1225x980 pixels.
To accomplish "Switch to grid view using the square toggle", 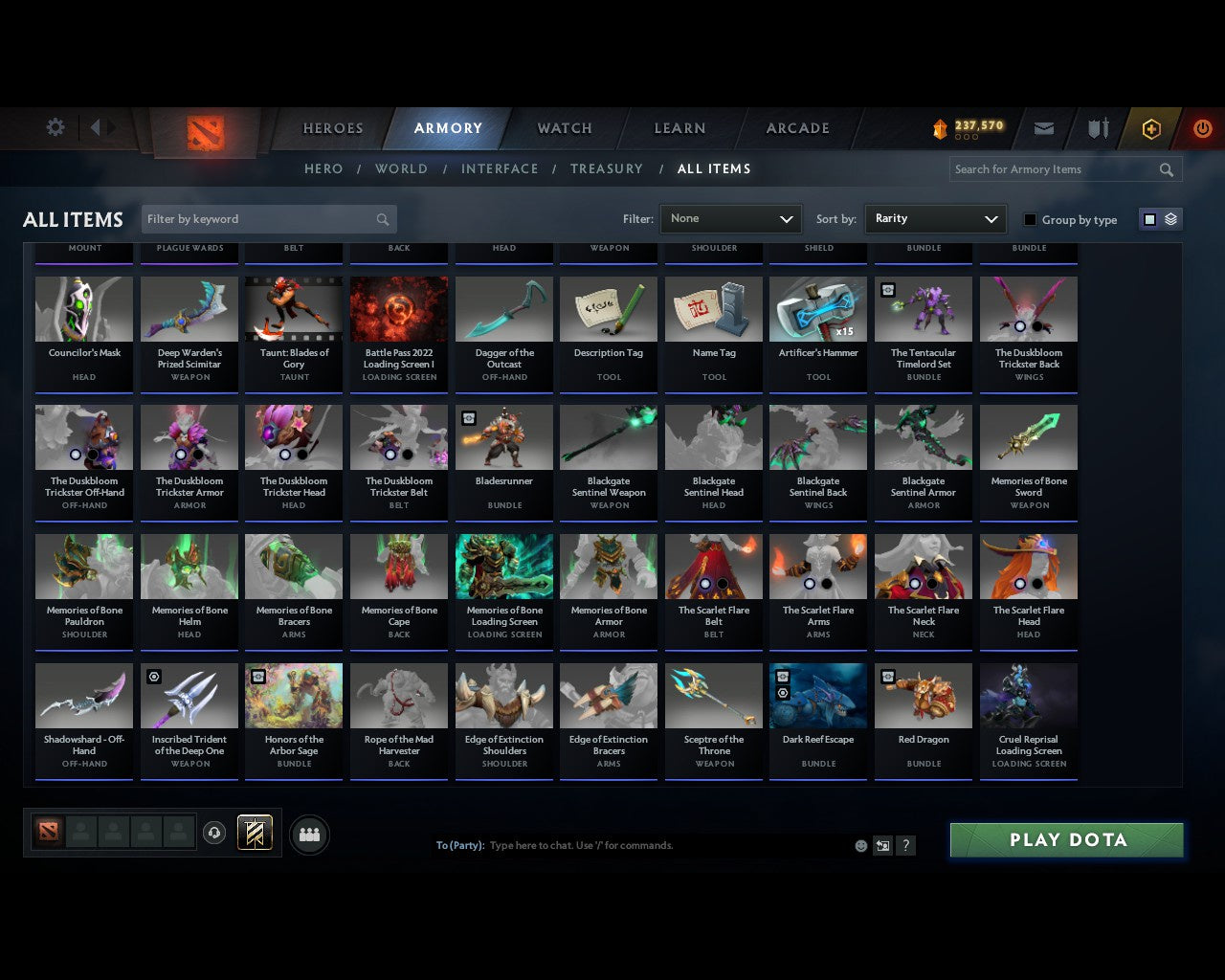I will tap(1148, 218).
